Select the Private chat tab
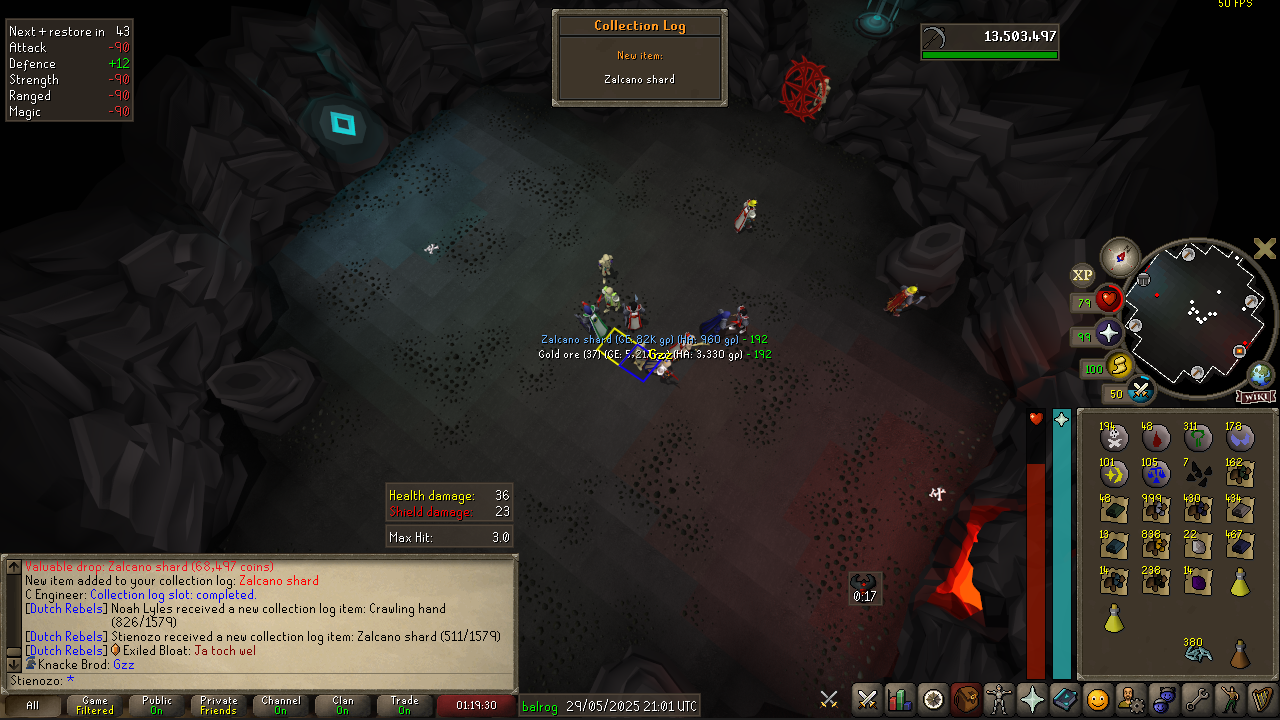Image resolution: width=1280 pixels, height=720 pixels. click(219, 705)
